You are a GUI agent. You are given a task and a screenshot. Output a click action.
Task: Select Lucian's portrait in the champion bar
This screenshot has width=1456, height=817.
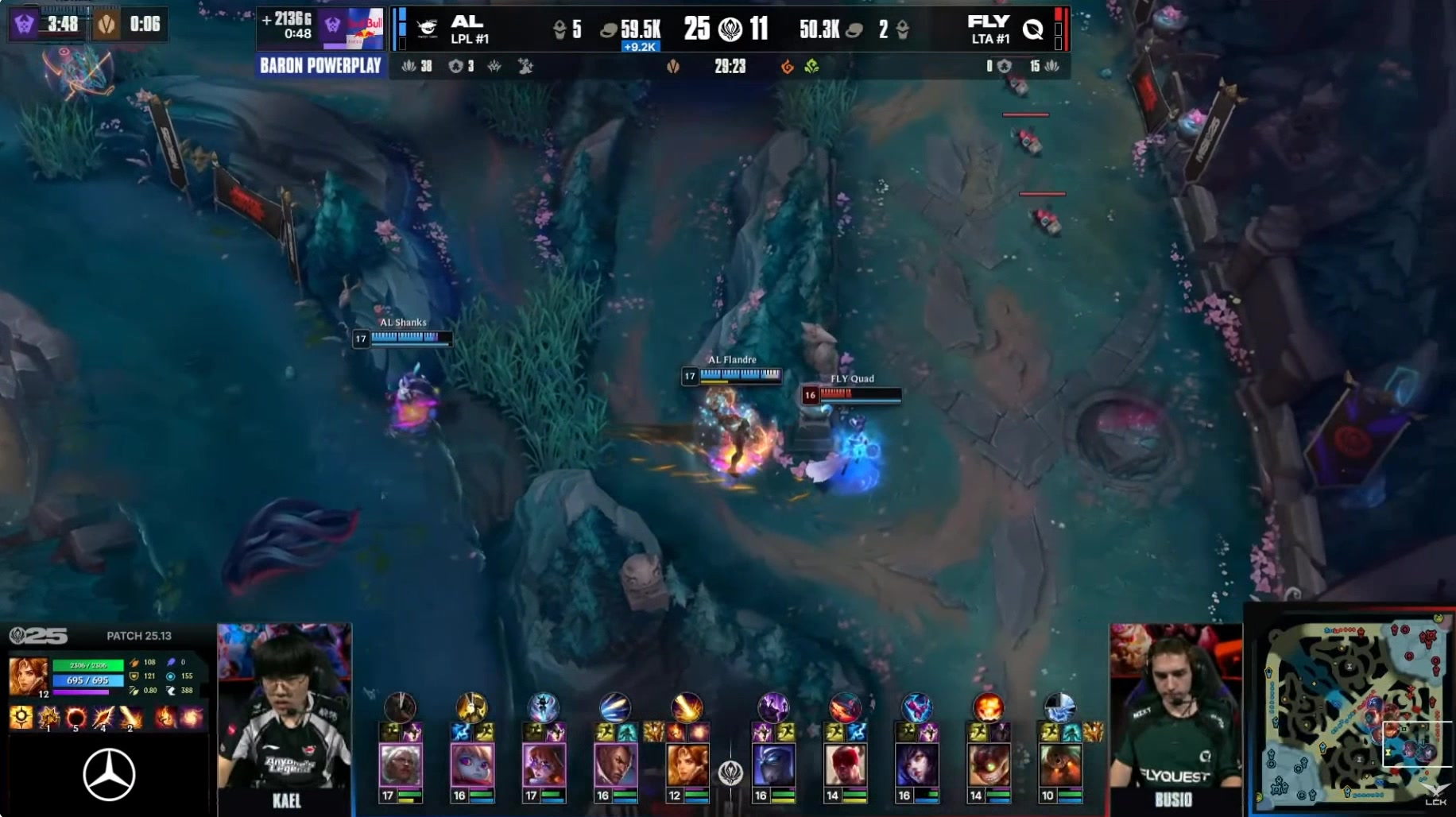(x=615, y=765)
